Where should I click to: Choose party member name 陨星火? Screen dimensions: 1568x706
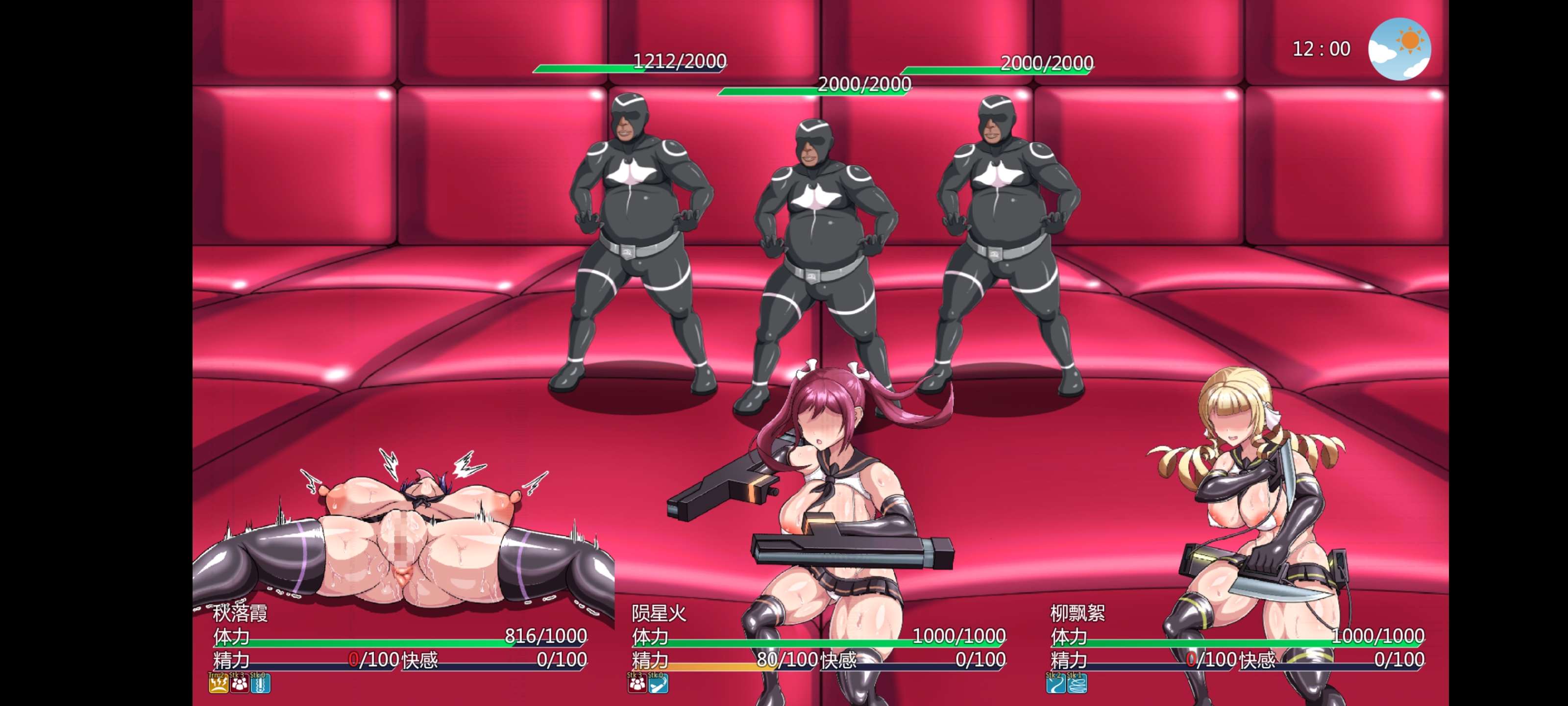coord(659,613)
